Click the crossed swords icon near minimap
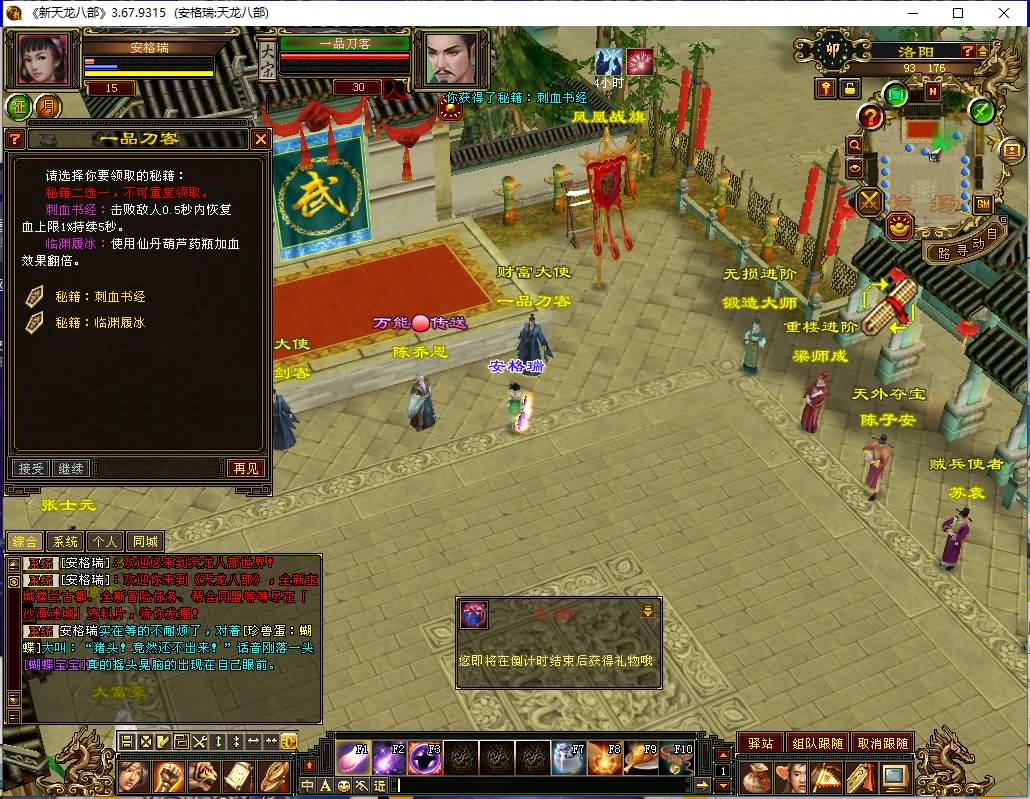Image resolution: width=1030 pixels, height=799 pixels. pos(869,202)
